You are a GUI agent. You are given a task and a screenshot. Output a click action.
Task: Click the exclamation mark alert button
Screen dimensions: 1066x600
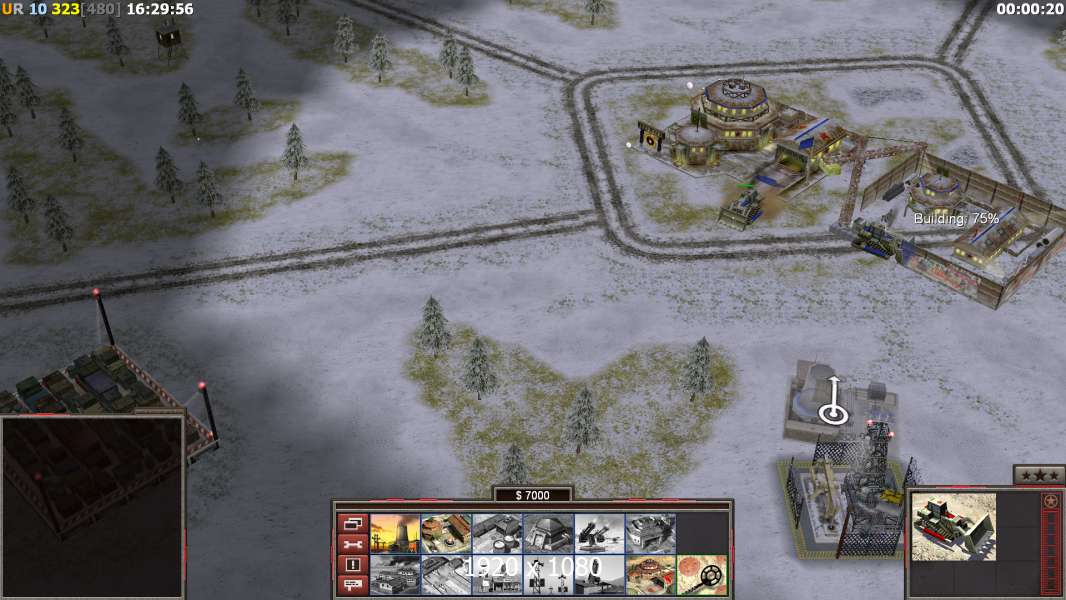(x=352, y=565)
